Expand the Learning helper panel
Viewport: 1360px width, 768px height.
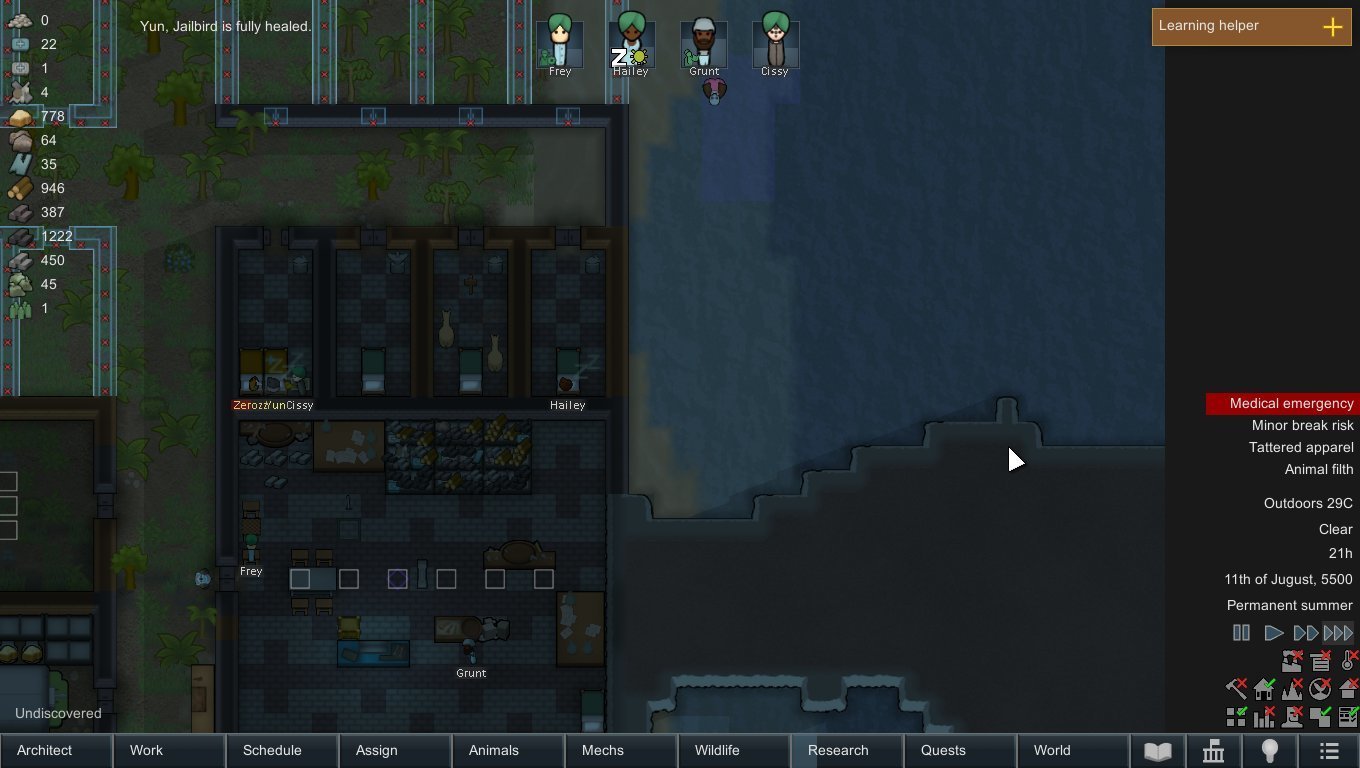pyautogui.click(x=1332, y=27)
